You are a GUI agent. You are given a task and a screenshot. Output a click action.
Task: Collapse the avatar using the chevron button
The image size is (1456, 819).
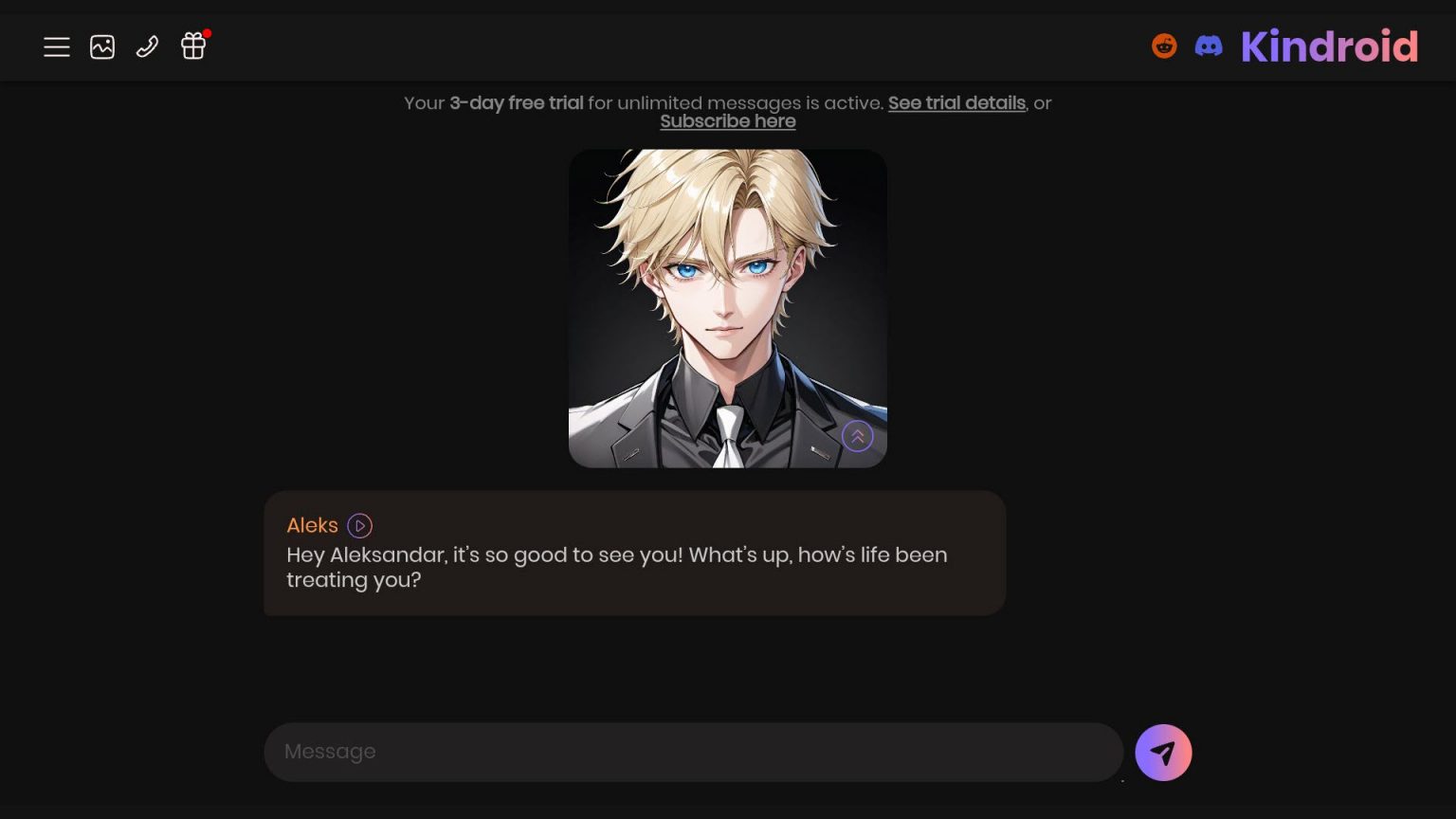856,436
